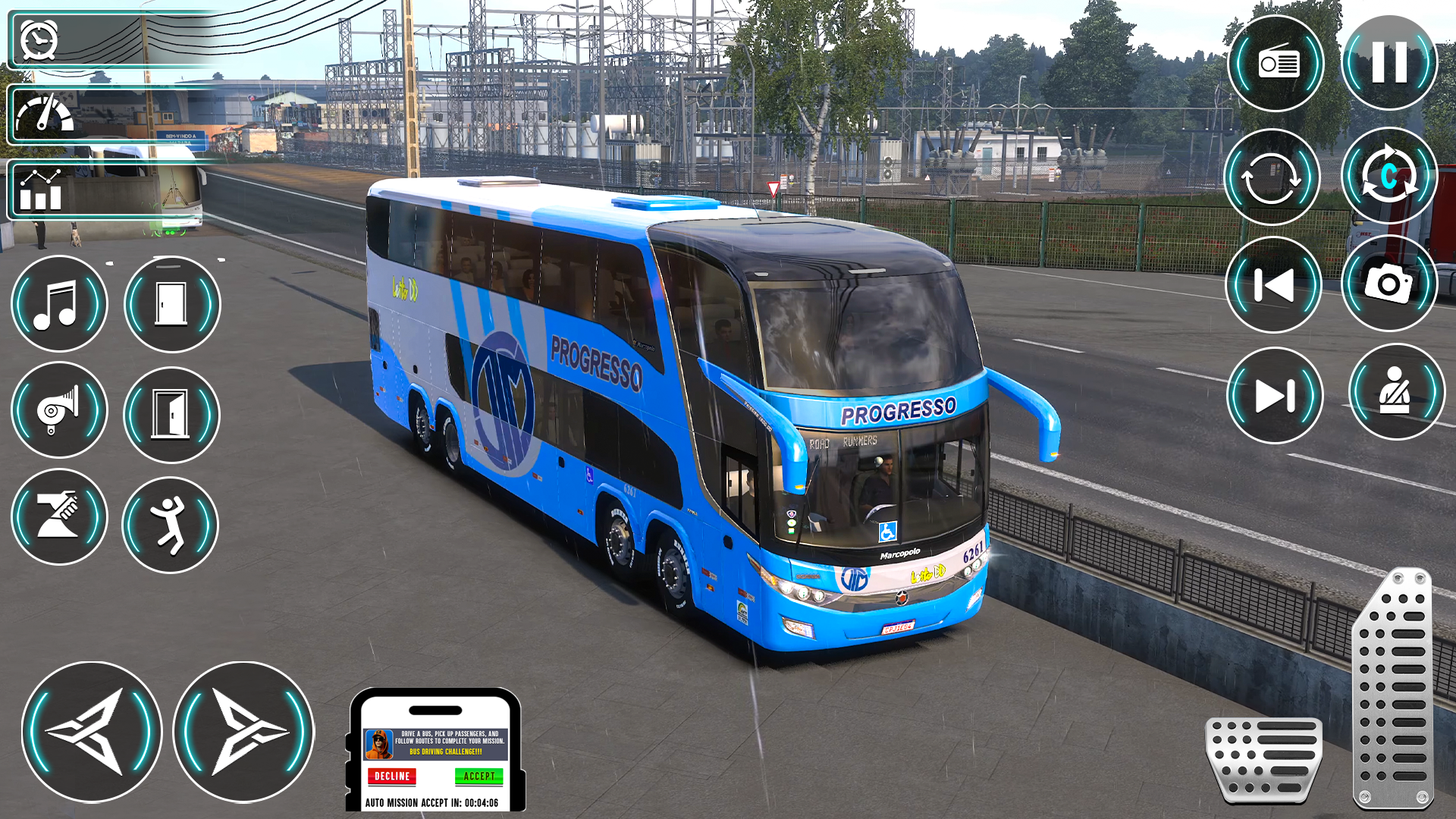This screenshot has height=819, width=1456.
Task: Pause the game
Action: coord(1389,62)
